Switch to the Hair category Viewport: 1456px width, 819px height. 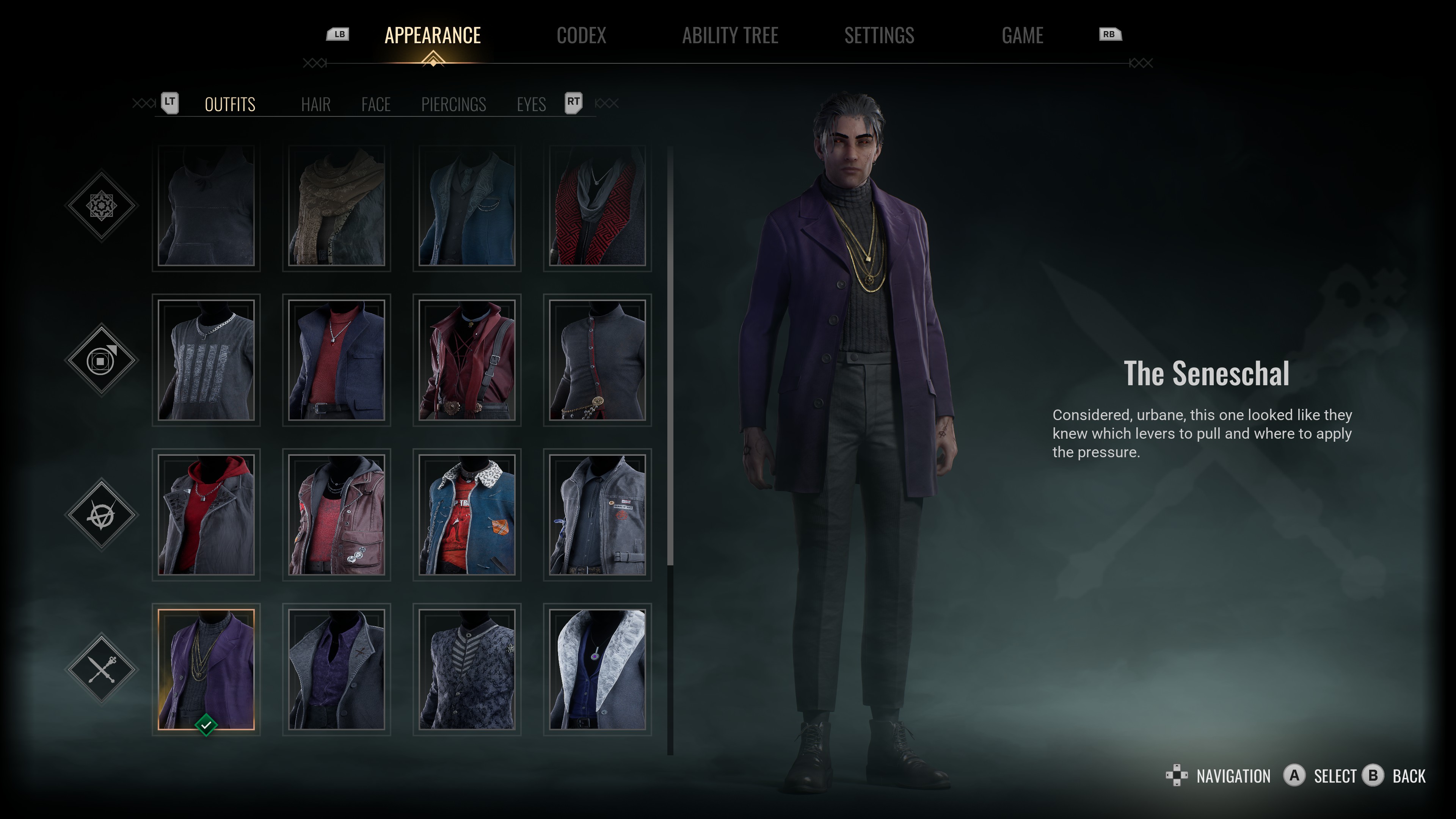[x=315, y=105]
